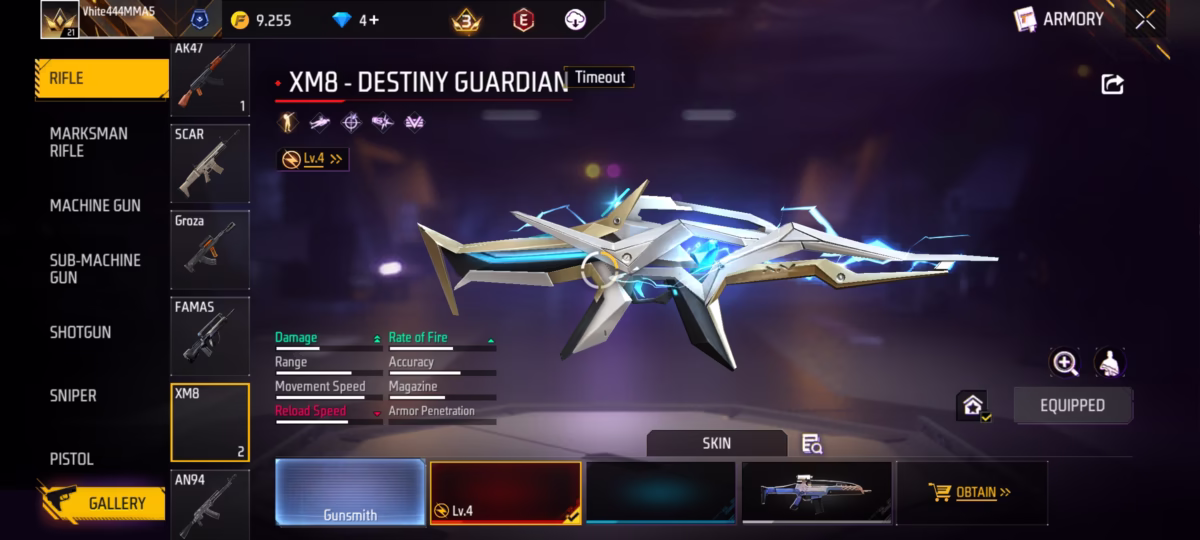Open the Gunsmith skin option
Viewport: 1200px width, 540px height.
(x=350, y=493)
